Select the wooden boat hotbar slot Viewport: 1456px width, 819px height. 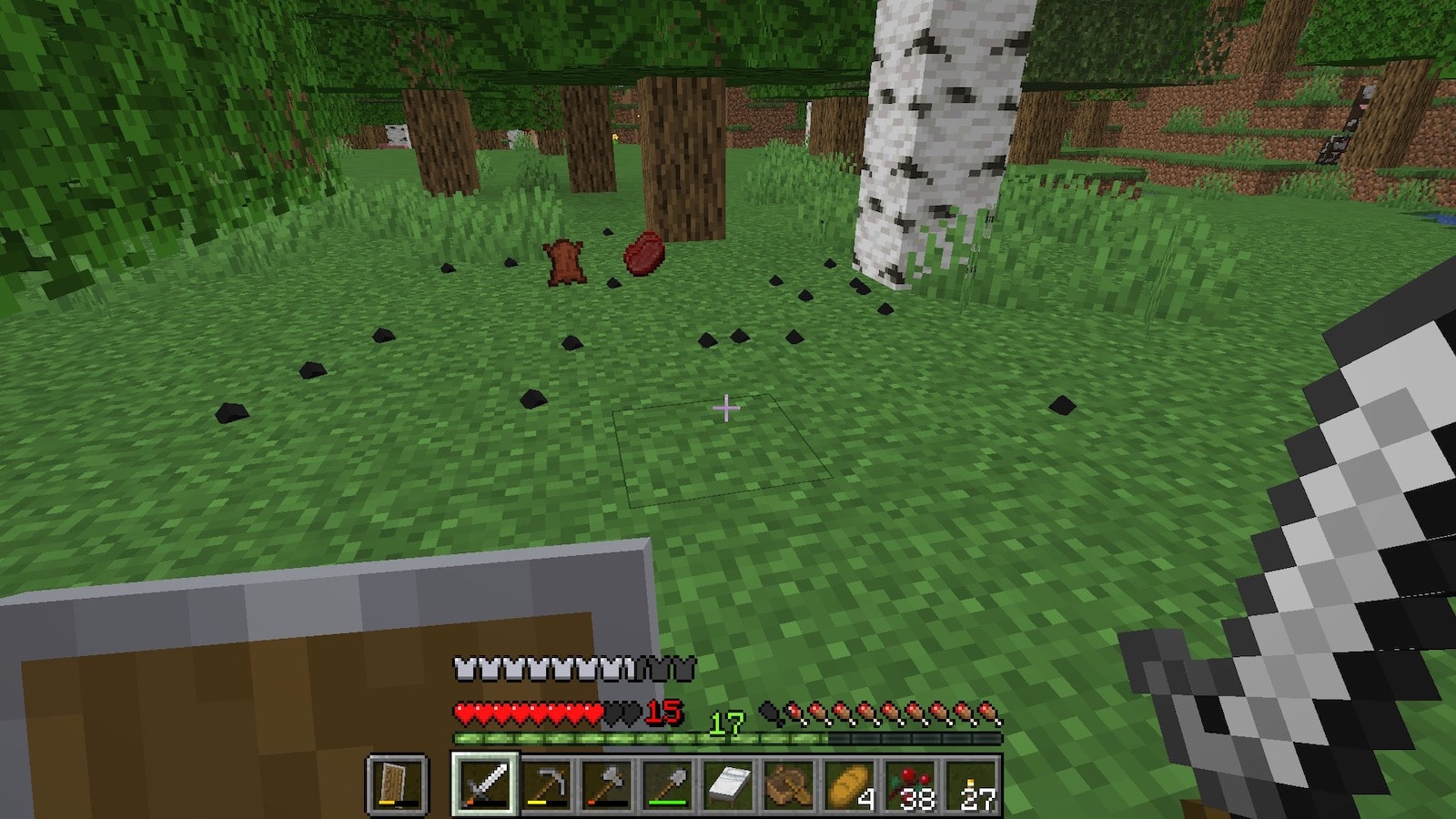pos(789,784)
